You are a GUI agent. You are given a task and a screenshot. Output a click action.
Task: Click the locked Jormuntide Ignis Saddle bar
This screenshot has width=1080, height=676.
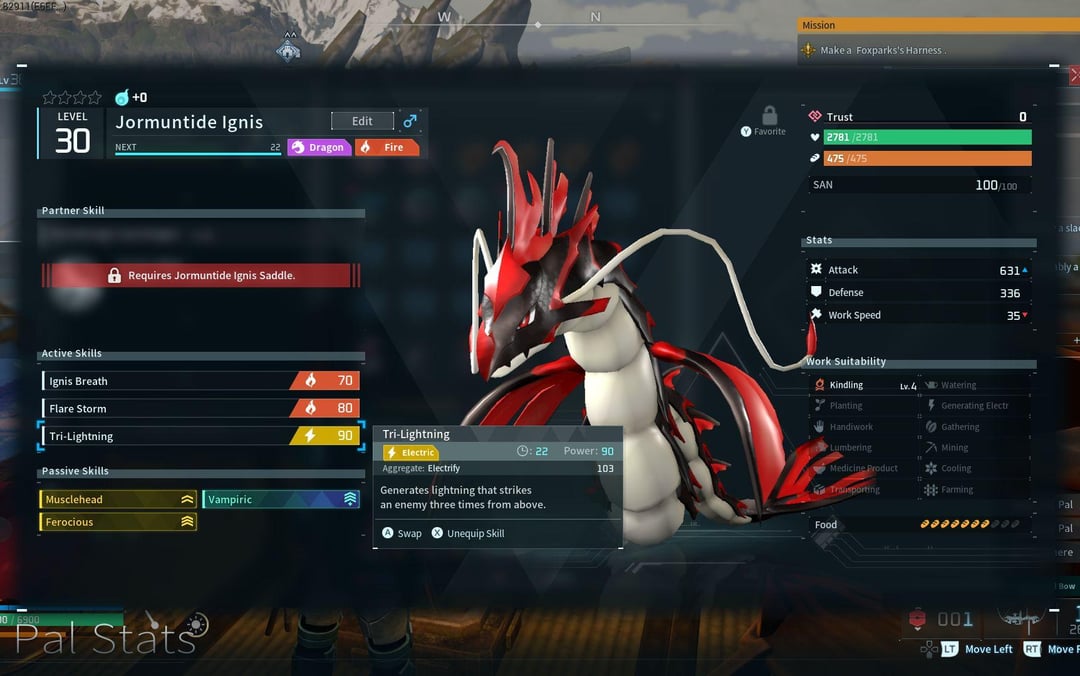point(200,275)
